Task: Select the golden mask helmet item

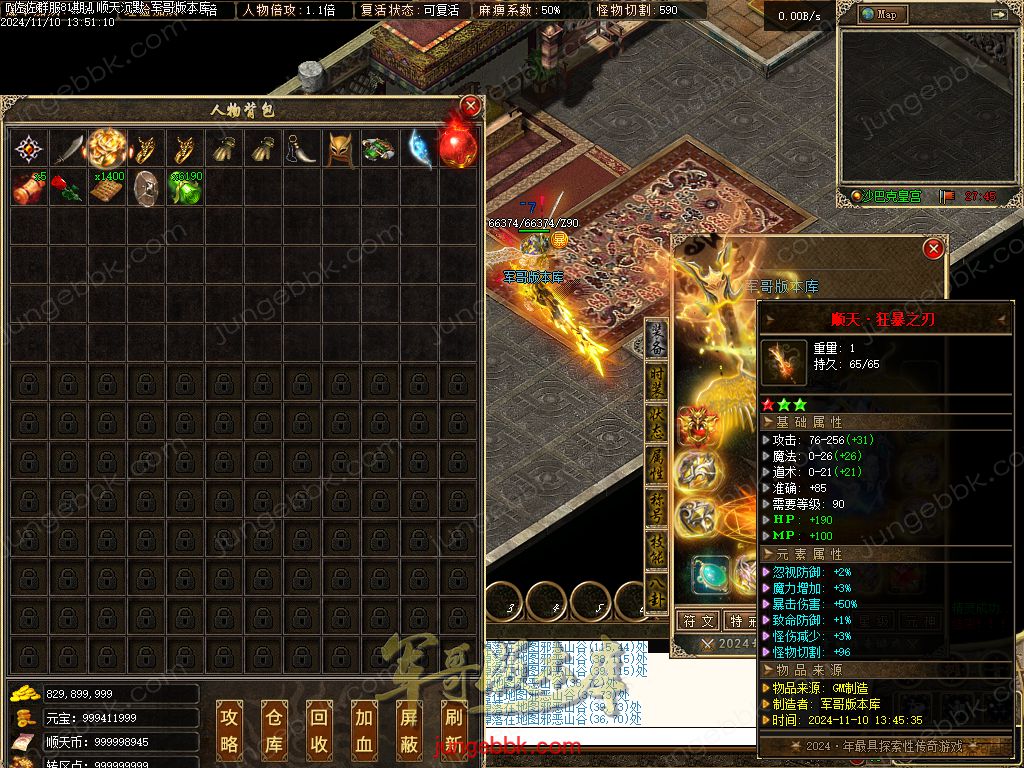Action: (341, 149)
